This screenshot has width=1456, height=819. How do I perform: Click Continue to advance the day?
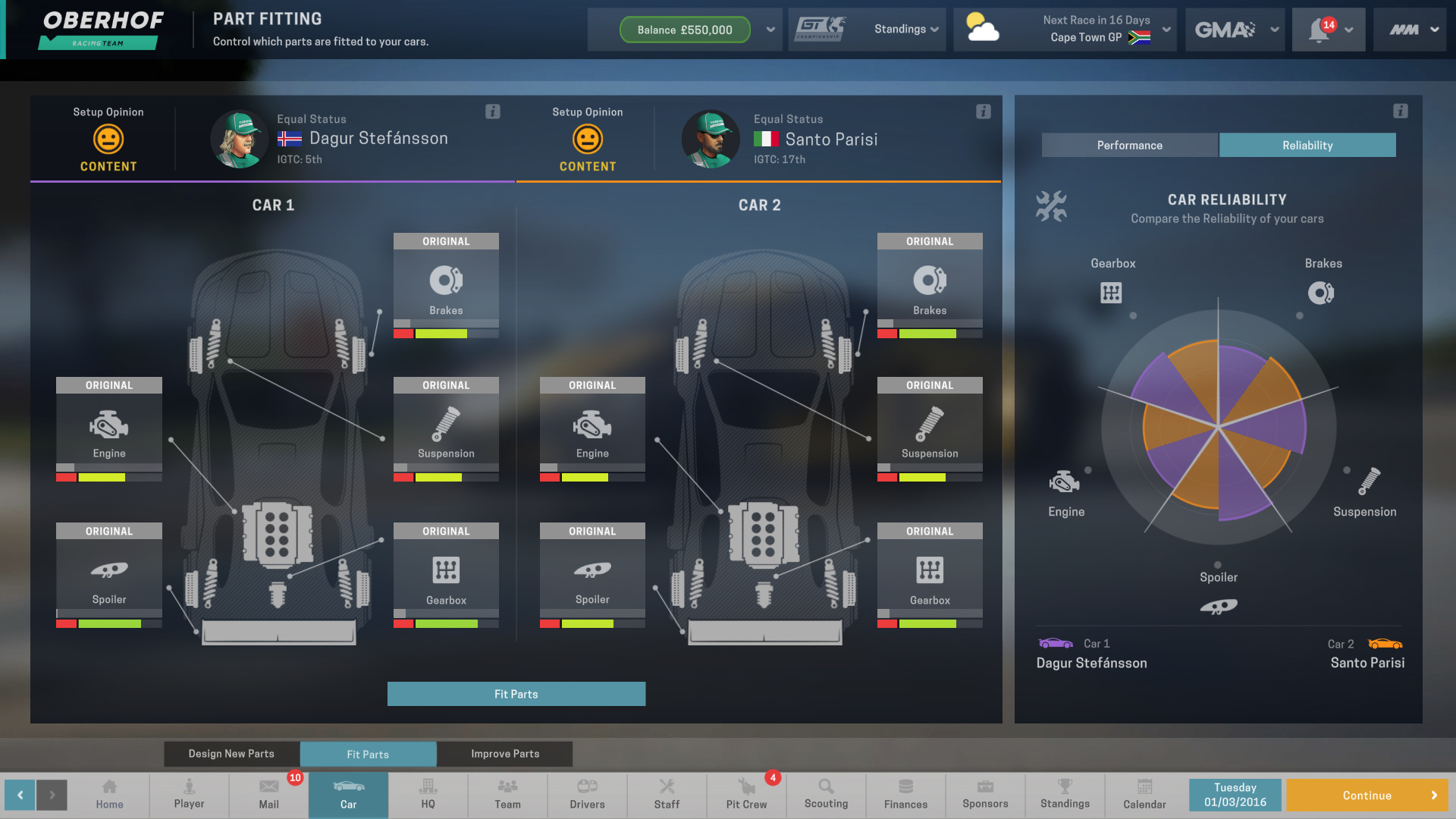pos(1367,795)
